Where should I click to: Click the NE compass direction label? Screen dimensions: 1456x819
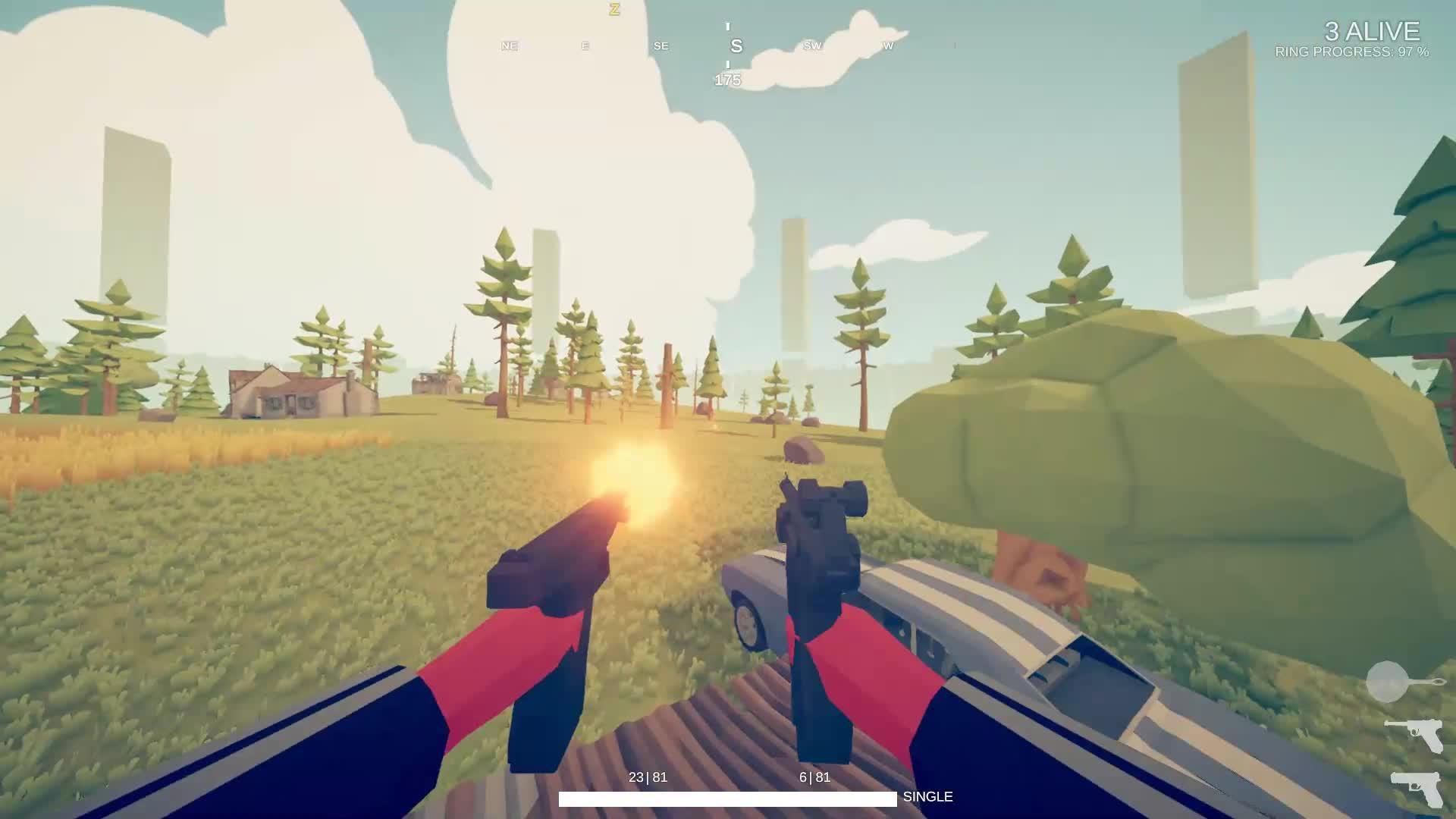[510, 46]
